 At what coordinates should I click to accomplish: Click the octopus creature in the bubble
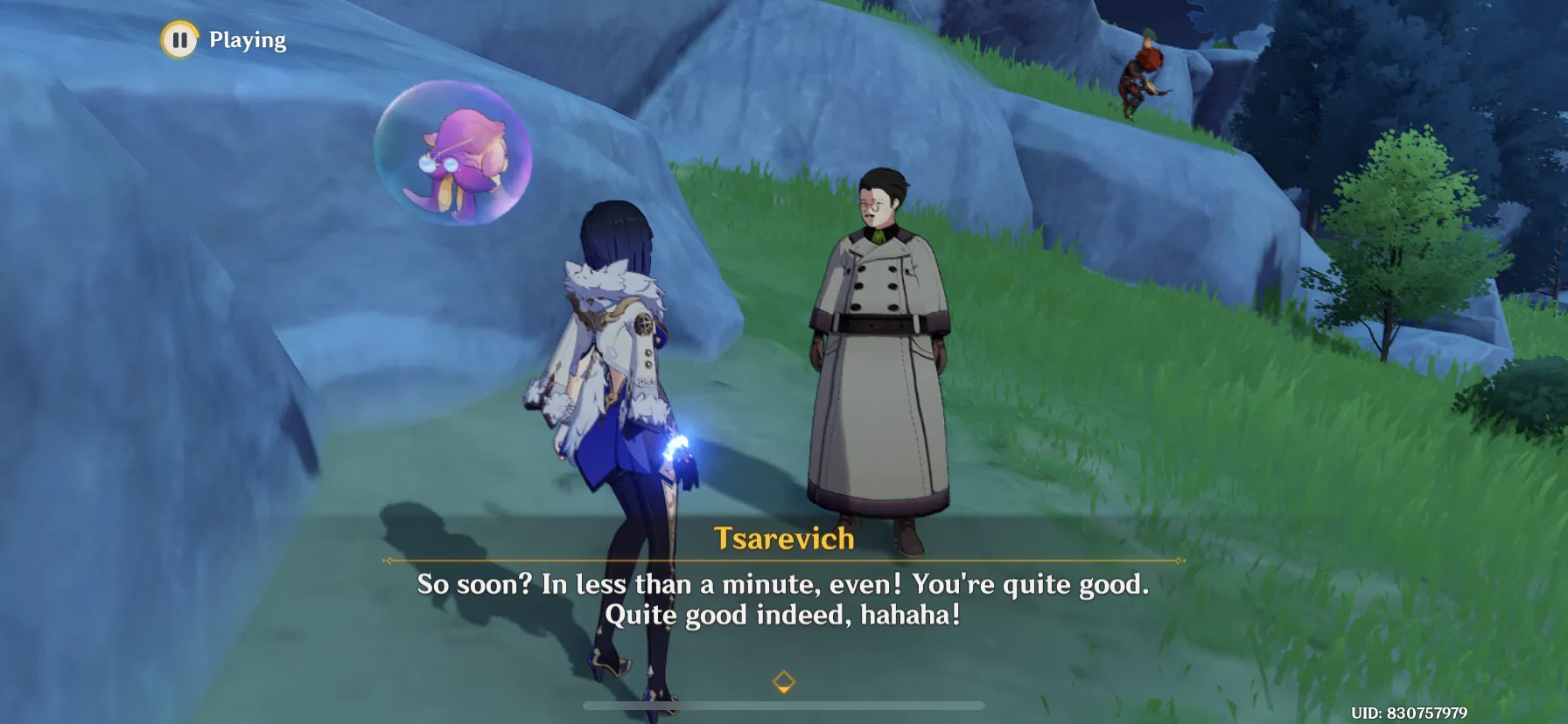459,156
